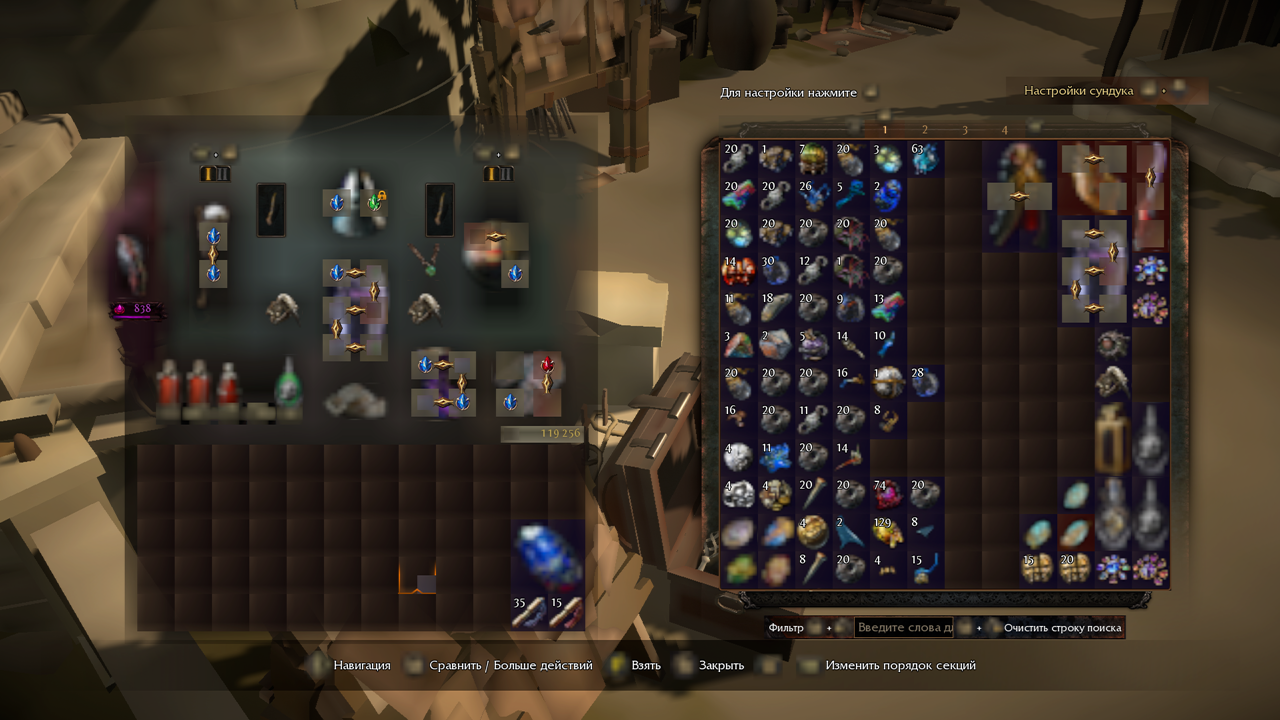
Task: Select the stack of 74 red currency
Action: [x=887, y=494]
